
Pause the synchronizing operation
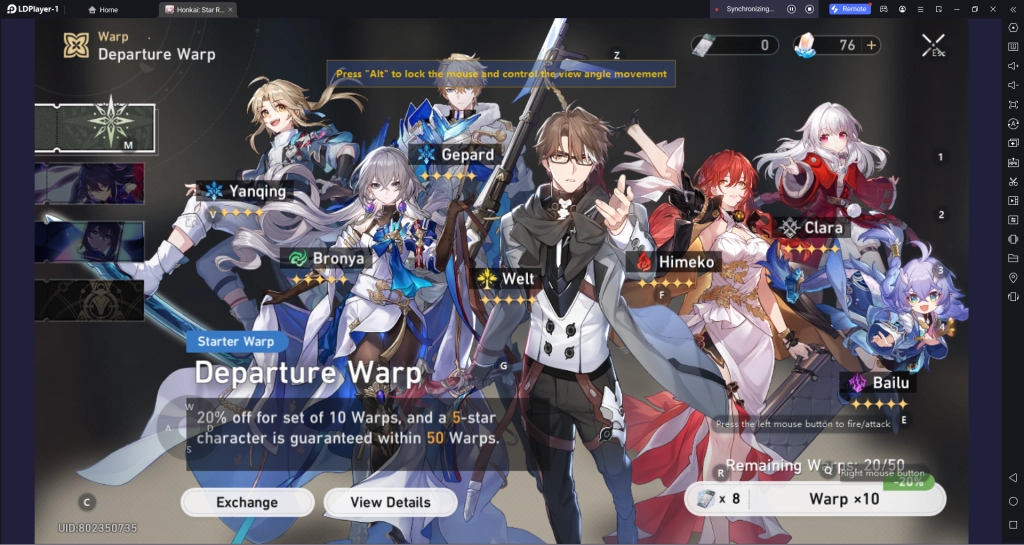[791, 9]
